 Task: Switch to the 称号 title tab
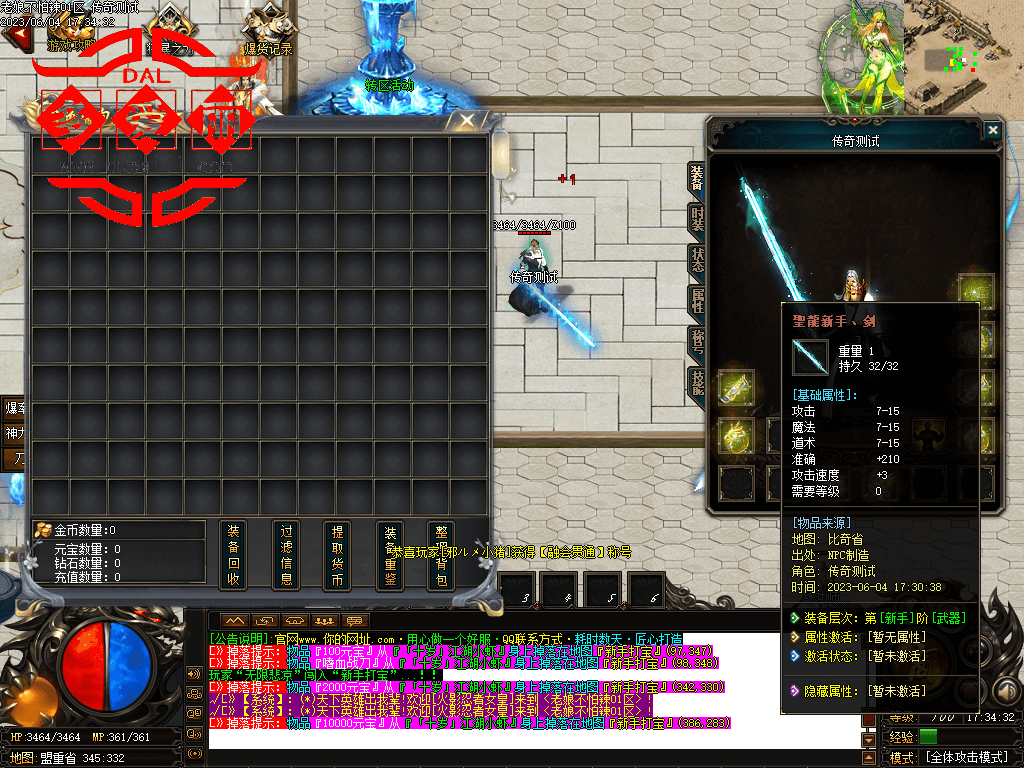tap(697, 340)
